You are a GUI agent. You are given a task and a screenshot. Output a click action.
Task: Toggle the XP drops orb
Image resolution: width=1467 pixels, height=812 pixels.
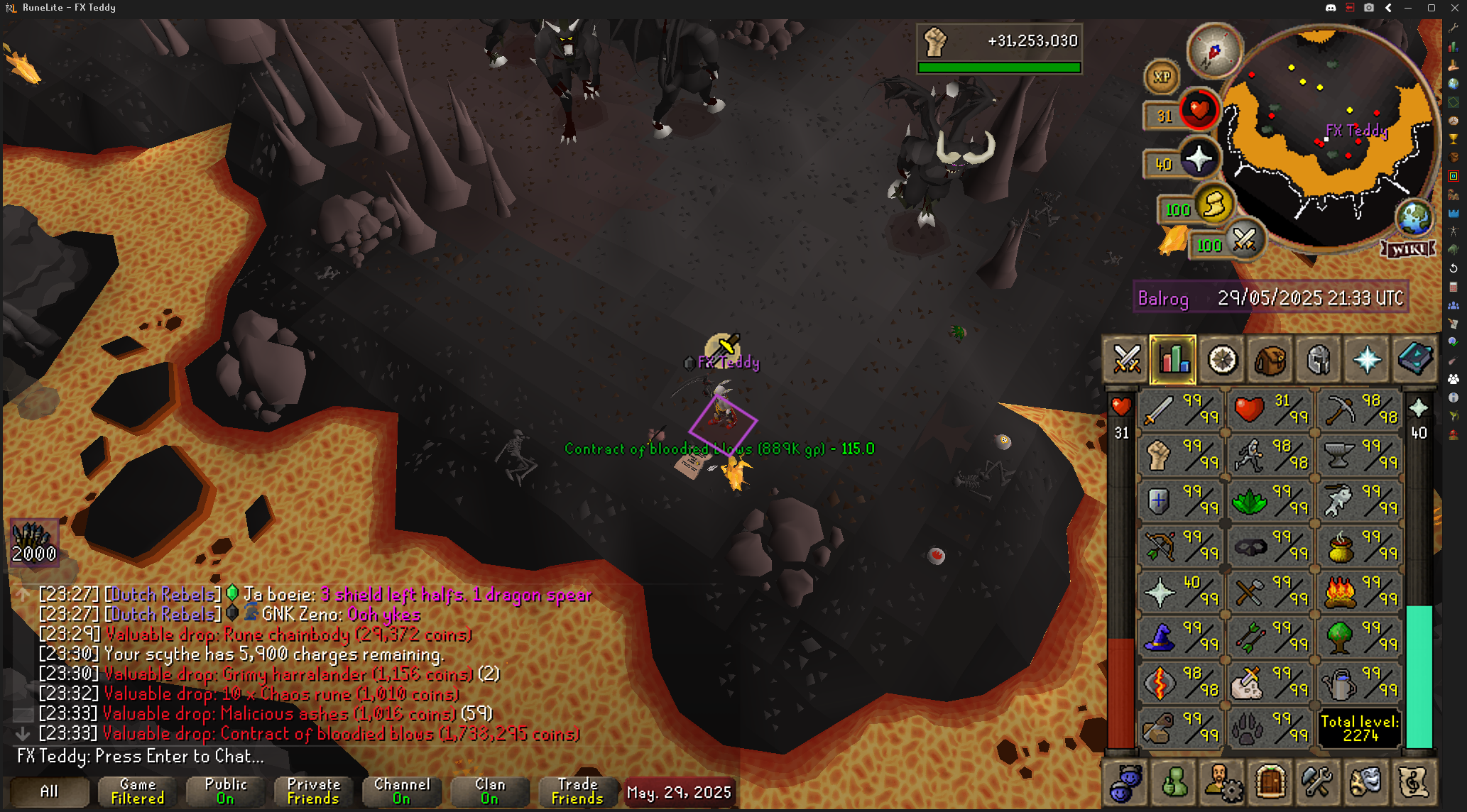pos(1162,77)
